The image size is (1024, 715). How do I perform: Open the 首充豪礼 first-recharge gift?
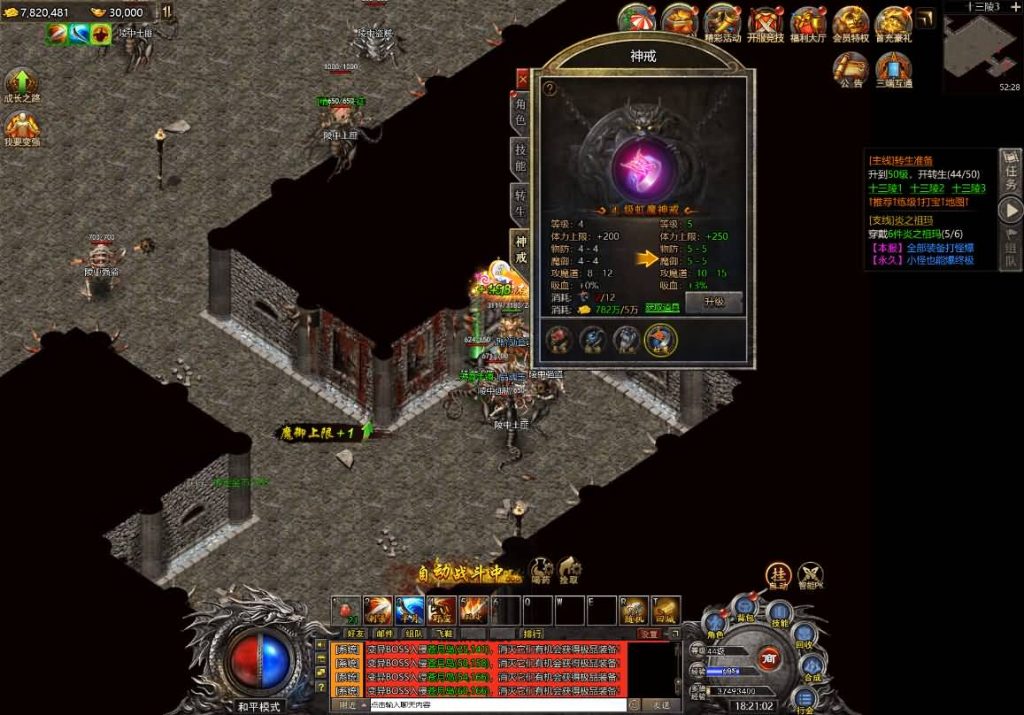click(893, 24)
